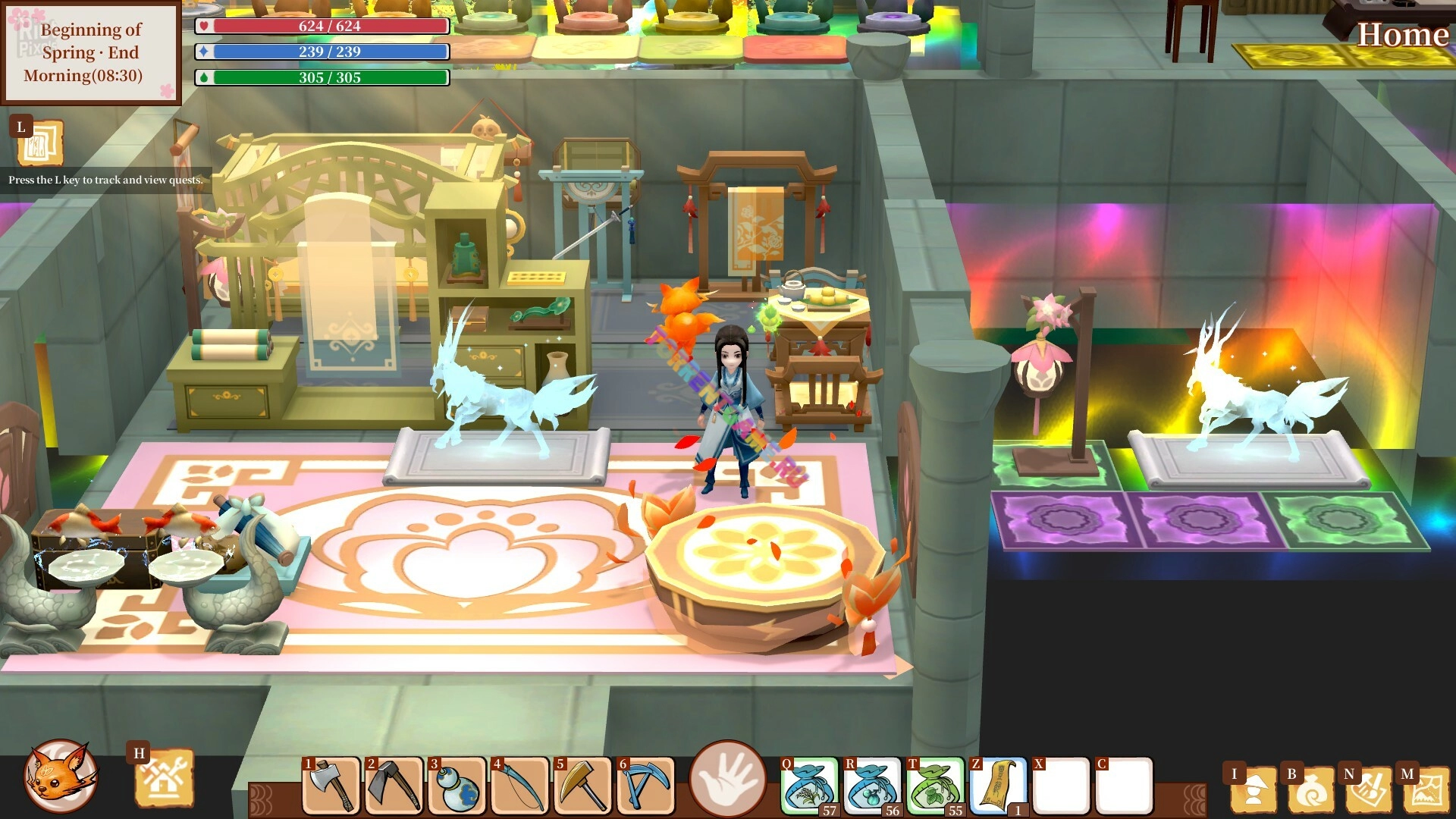Select the blue gourd watering bottle

(457, 786)
